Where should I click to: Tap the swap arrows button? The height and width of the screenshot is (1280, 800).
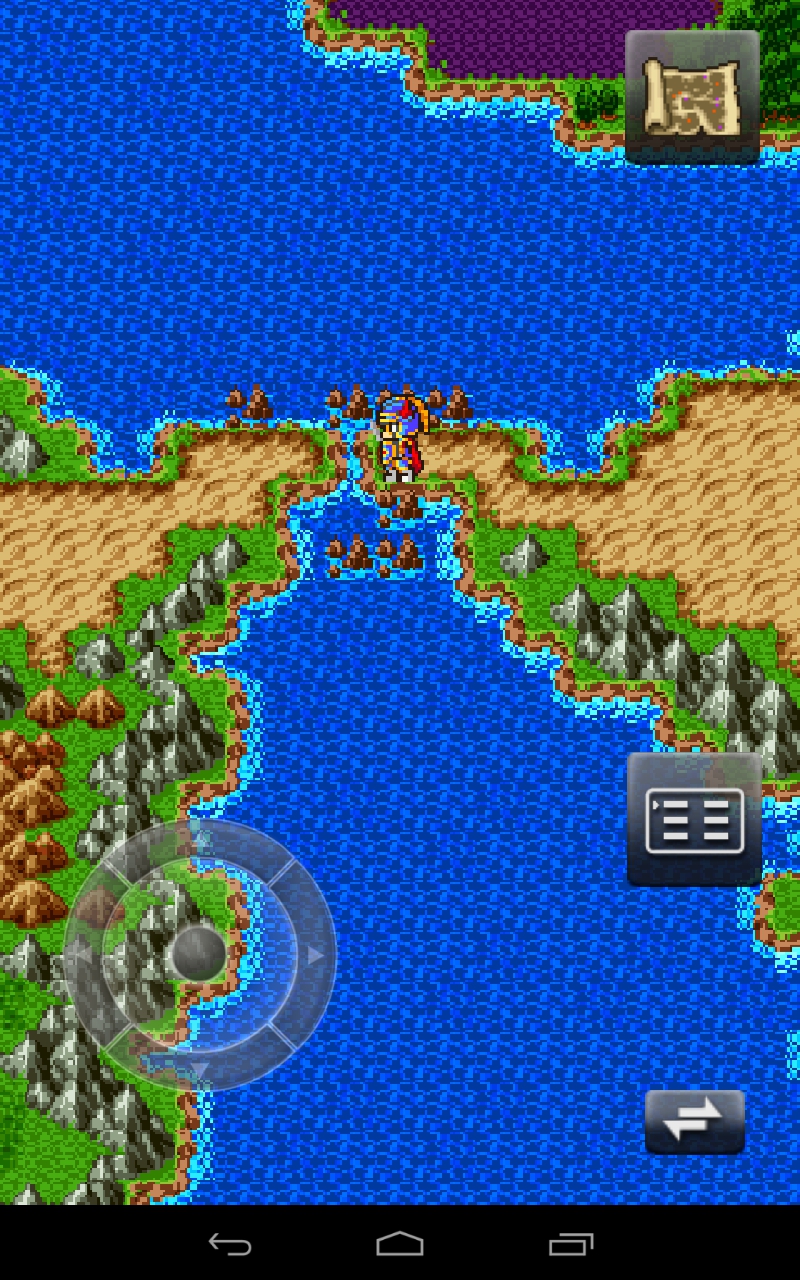(694, 1122)
